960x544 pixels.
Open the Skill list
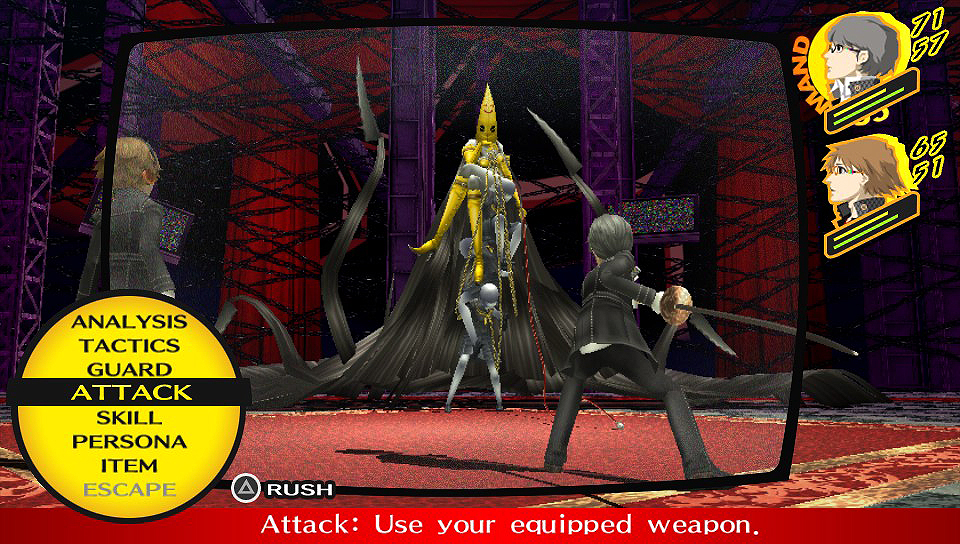coord(129,417)
